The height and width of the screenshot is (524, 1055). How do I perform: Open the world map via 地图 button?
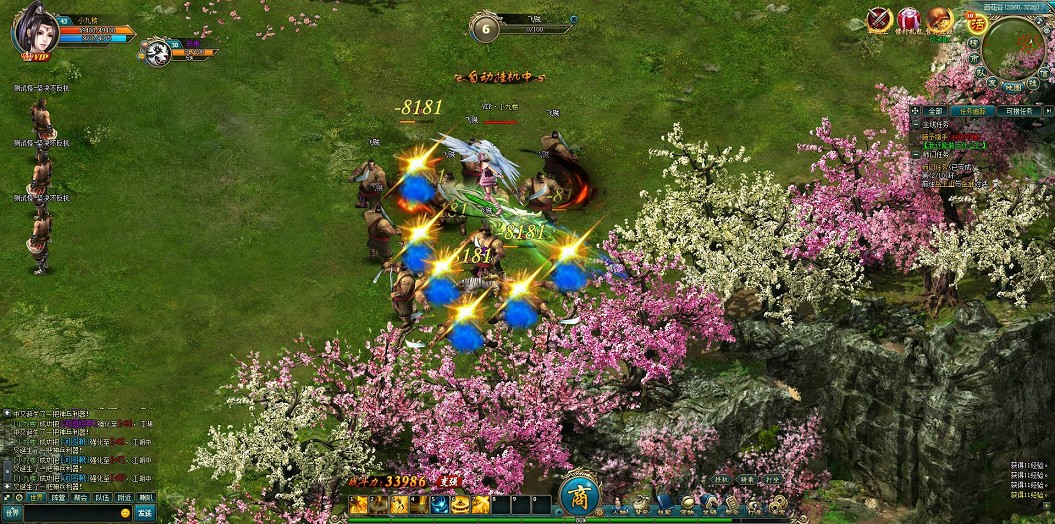click(1013, 87)
